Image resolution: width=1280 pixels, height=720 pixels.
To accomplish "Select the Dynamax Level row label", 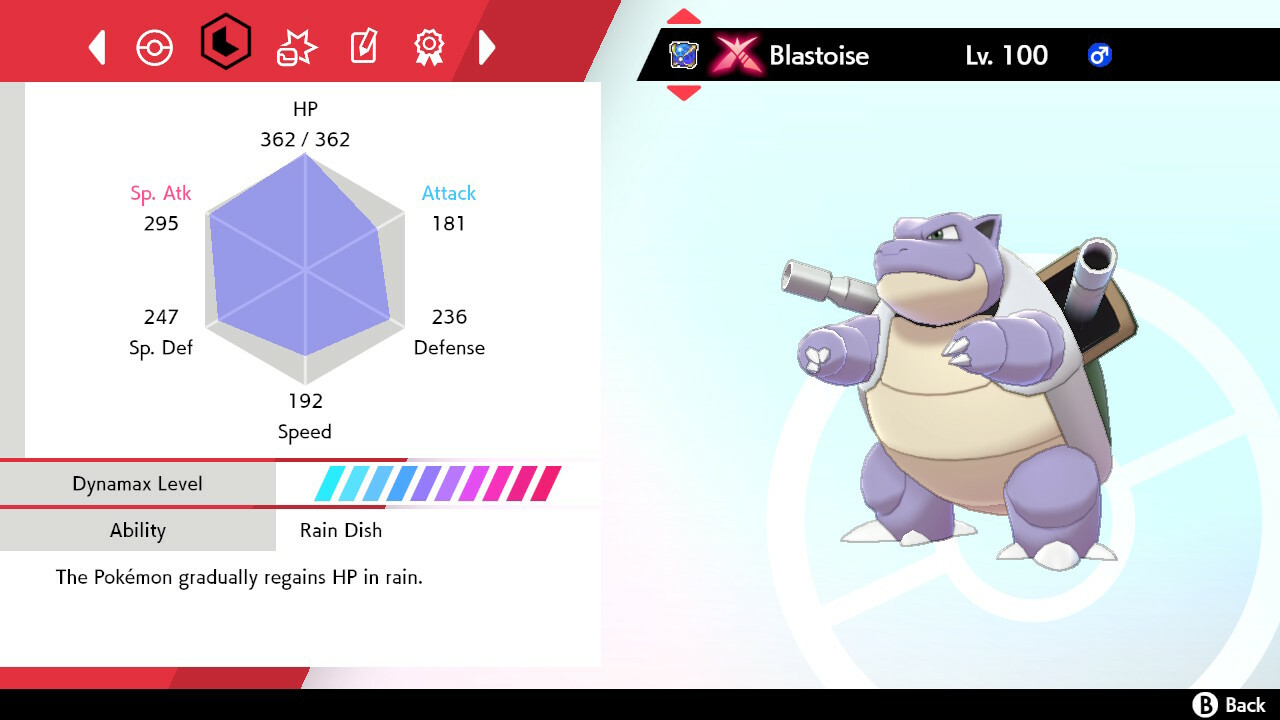I will coord(138,483).
